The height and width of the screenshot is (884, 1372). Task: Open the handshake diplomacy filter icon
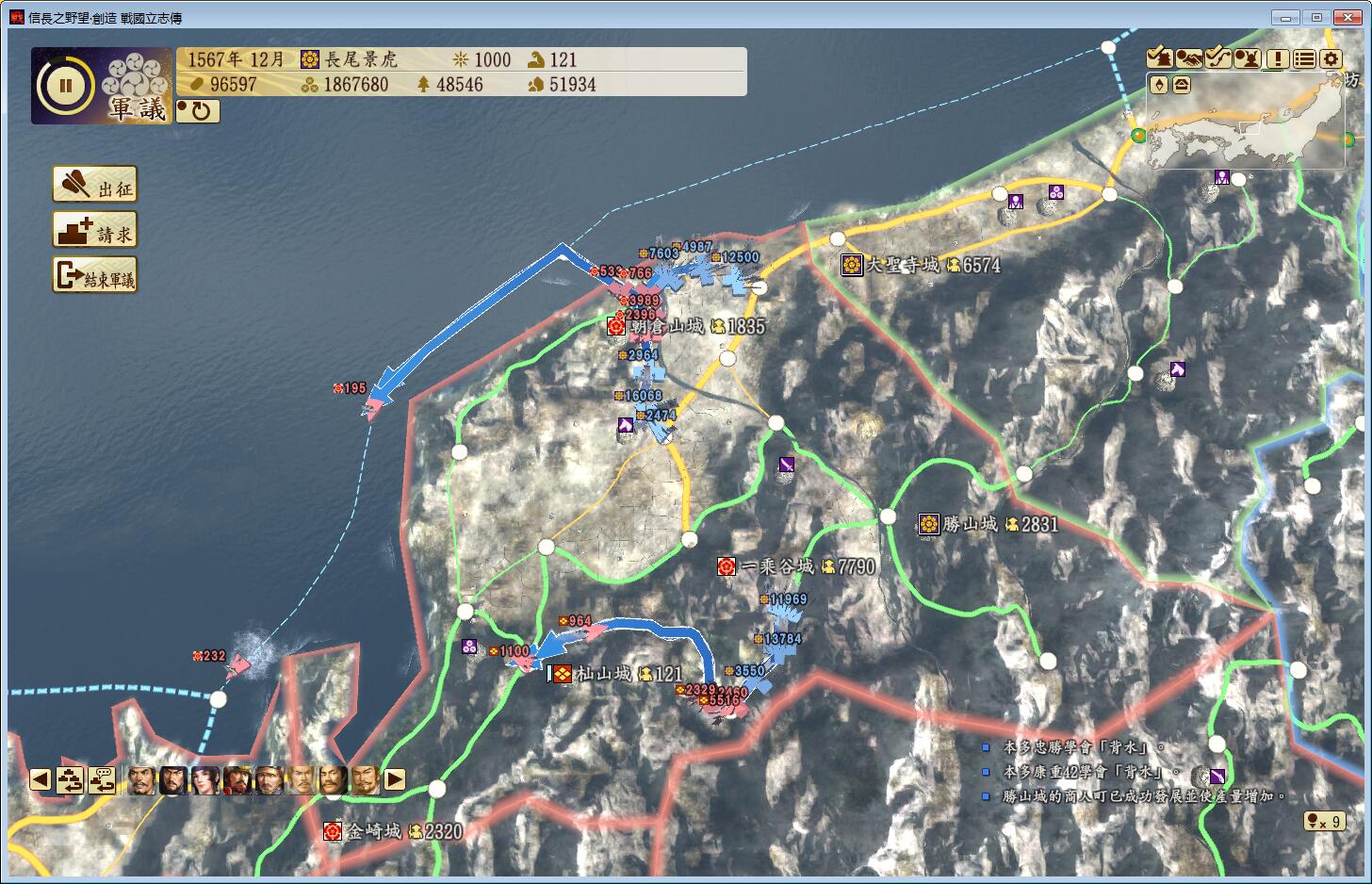click(x=1188, y=58)
